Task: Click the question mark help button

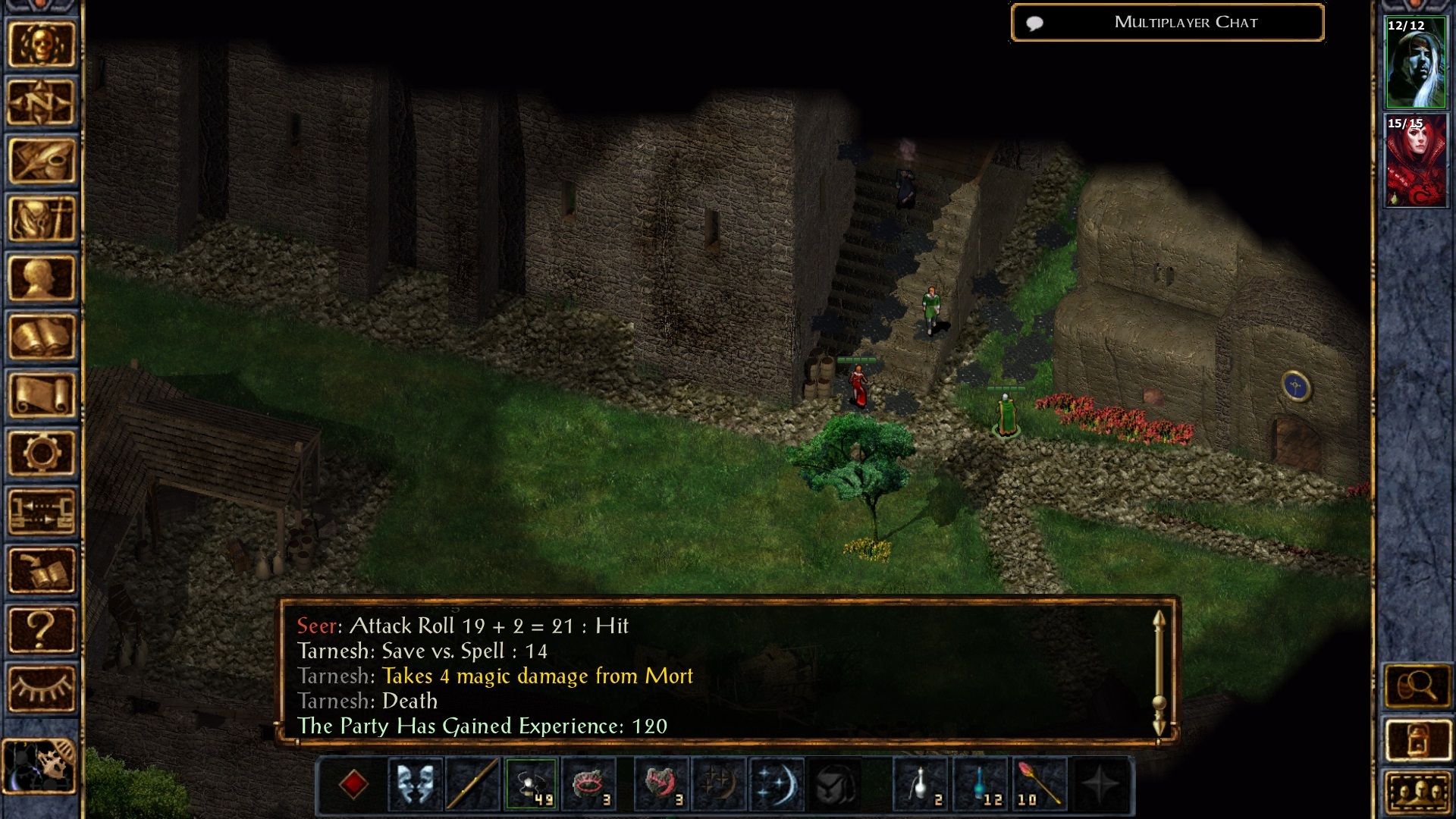Action: coord(42,629)
